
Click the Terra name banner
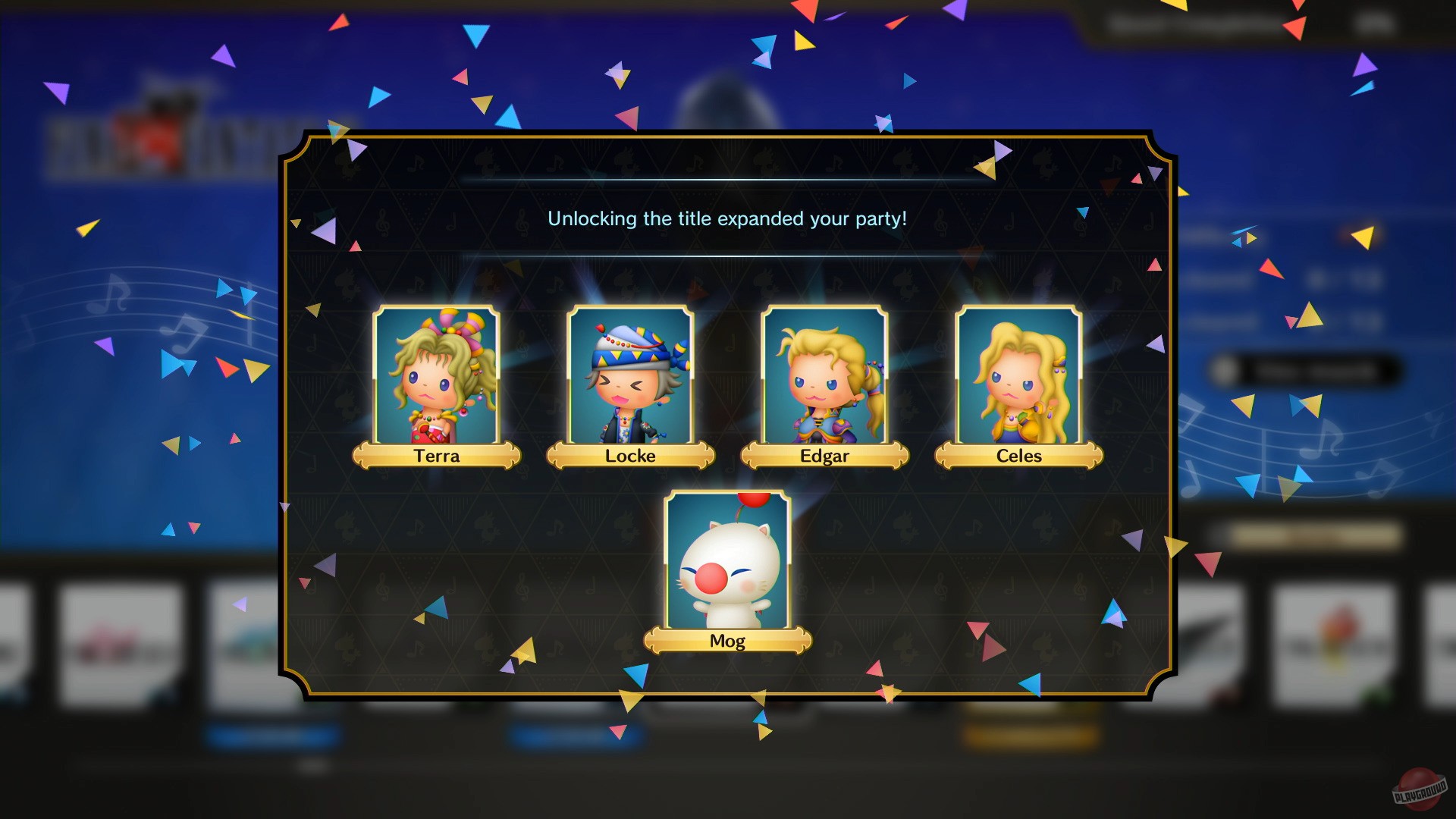pos(438,456)
